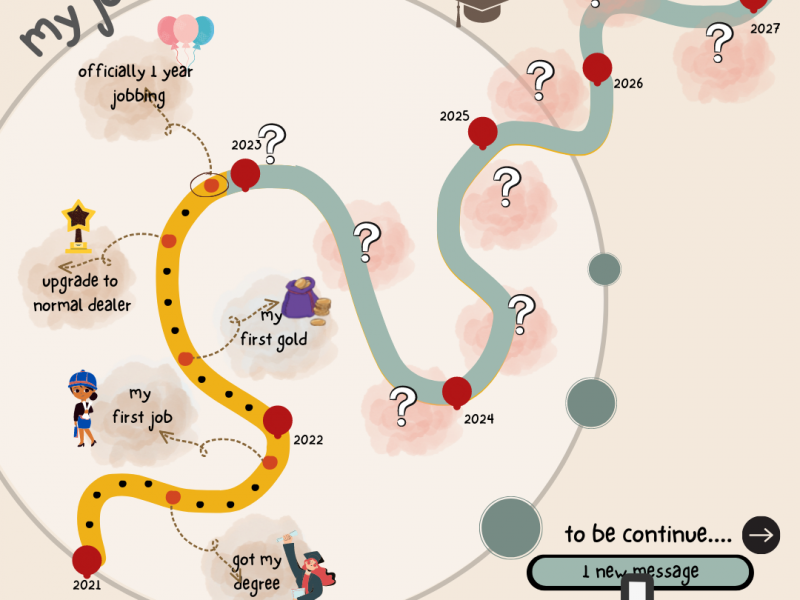Screen dimensions: 800x600
Task: Select the 2024 timeline pin
Action: pos(457,391)
